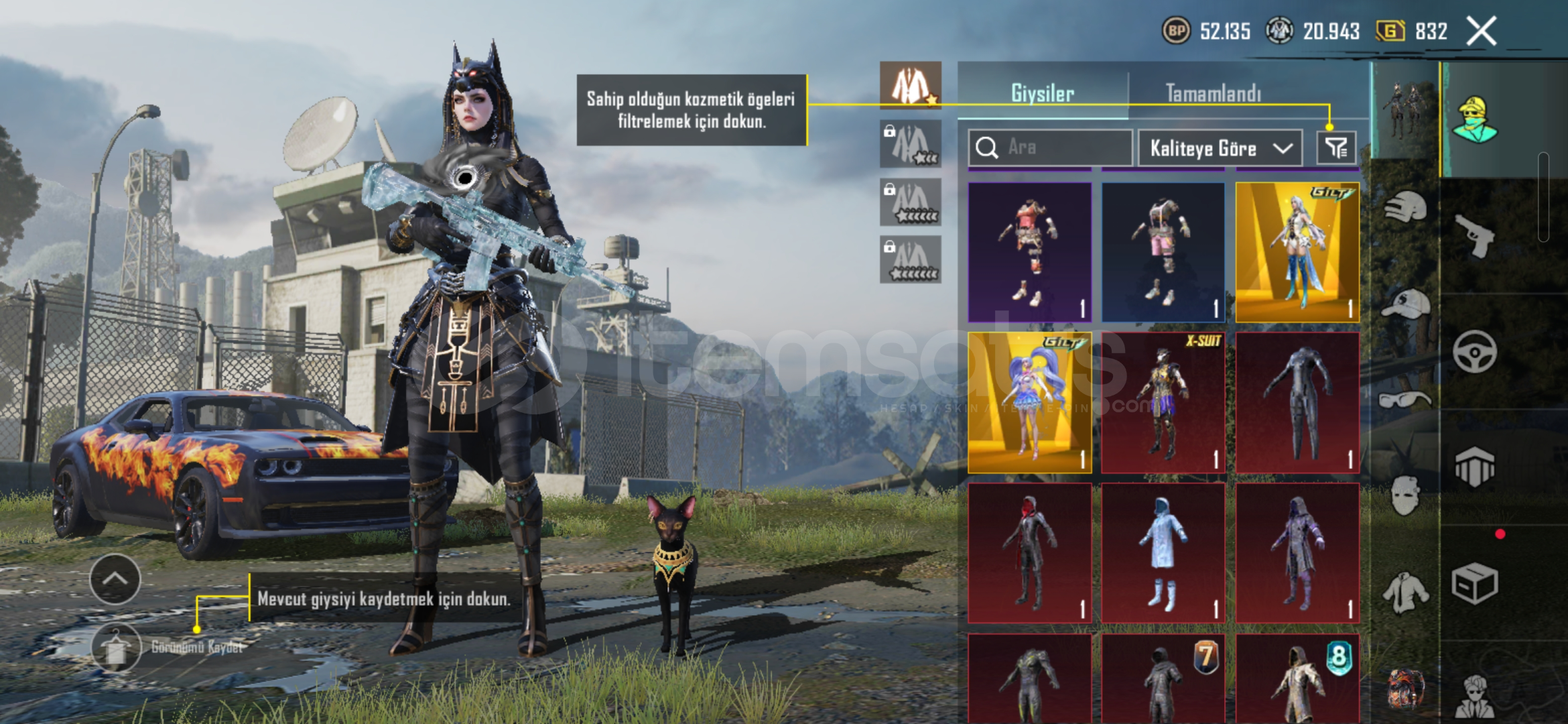Open the steering wheel vehicle section

point(1474,351)
